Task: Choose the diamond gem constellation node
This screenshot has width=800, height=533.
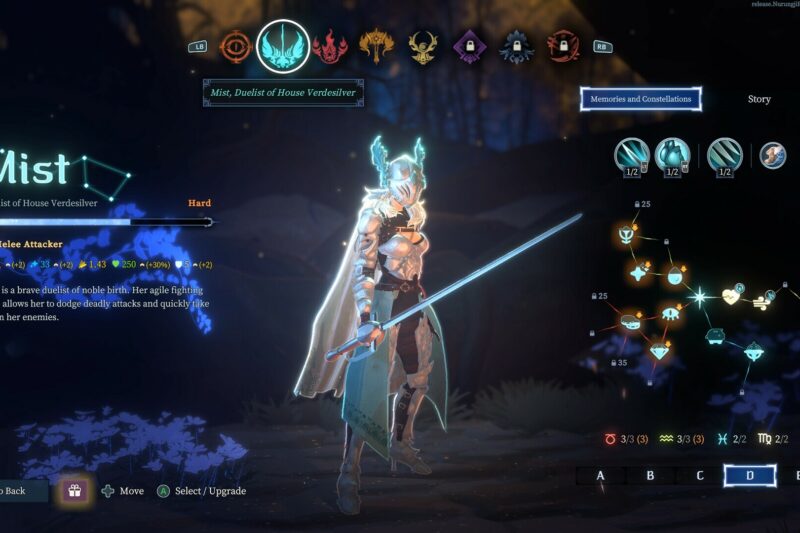Action: point(658,350)
